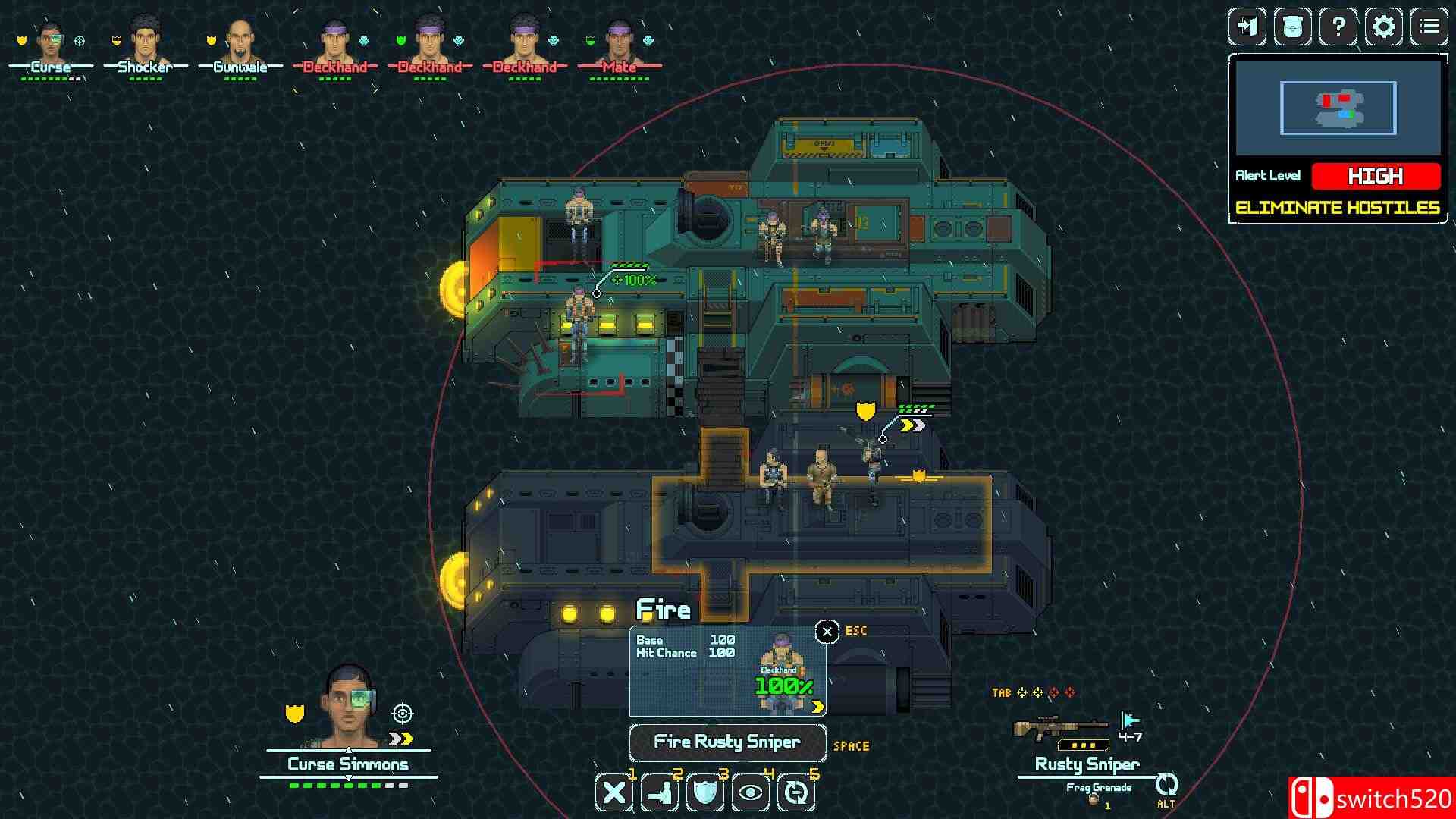This screenshot has height=819, width=1456.
Task: Select the Frag Grenade item
Action: pos(1098,792)
